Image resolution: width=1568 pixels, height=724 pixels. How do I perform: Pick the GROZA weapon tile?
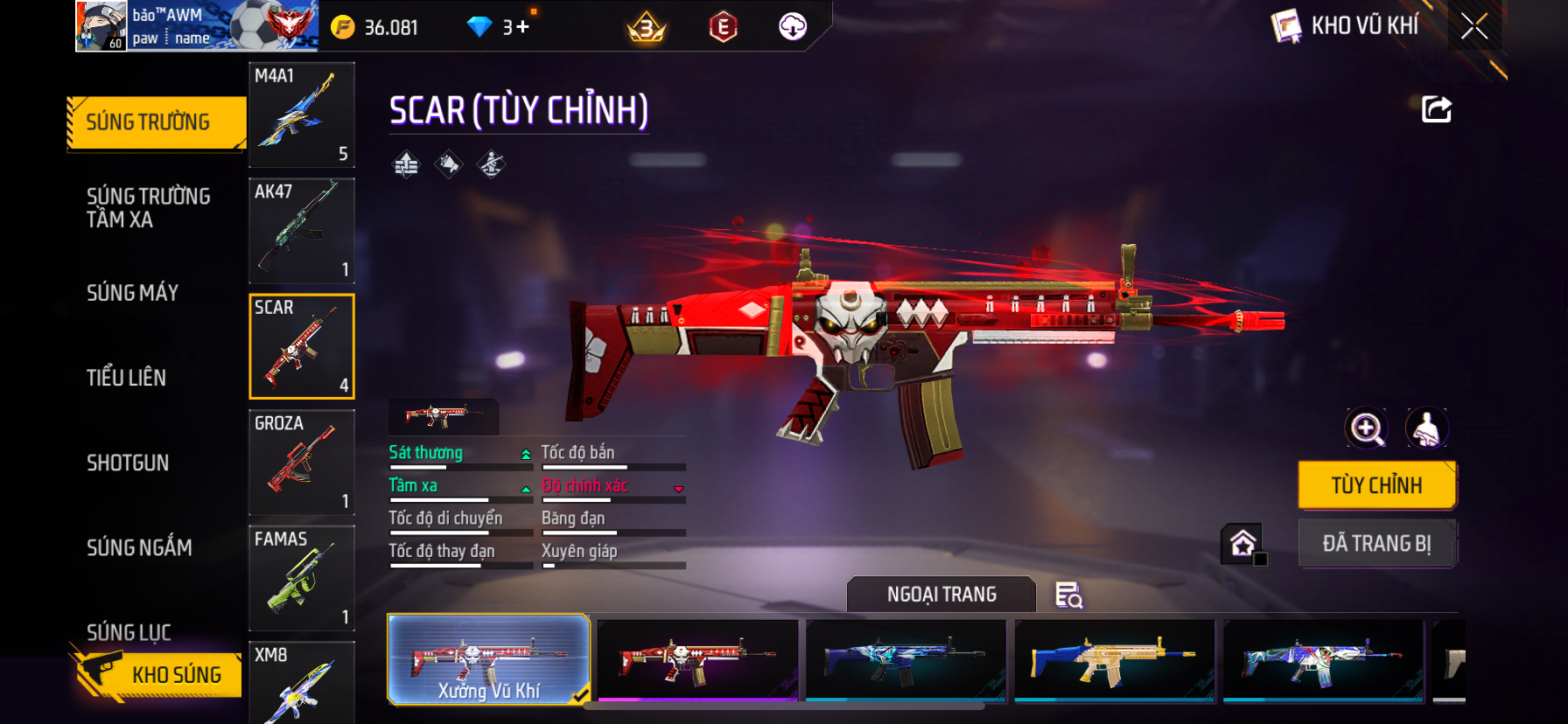(302, 462)
